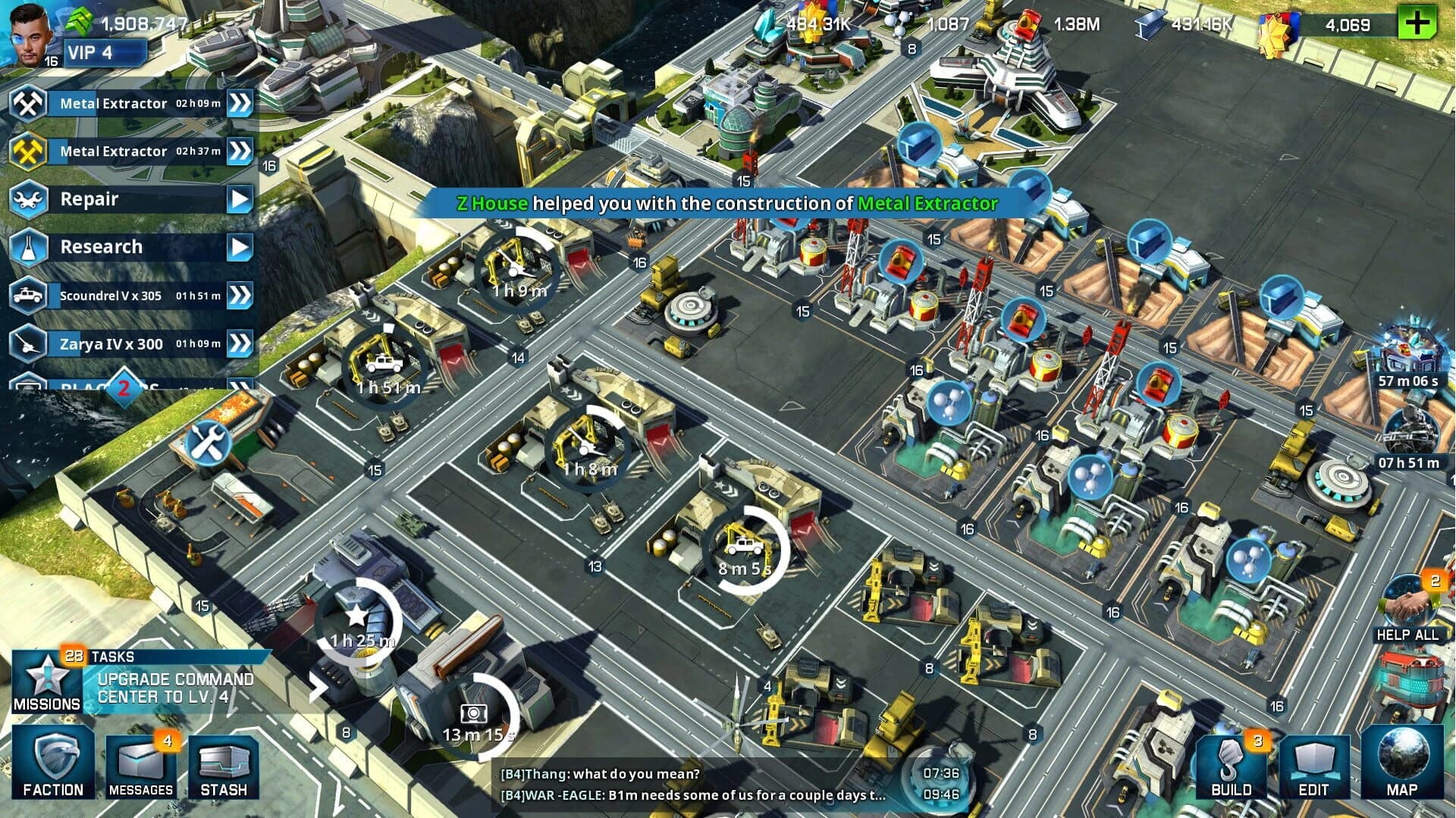Open the Build menu with 3 available slots
The height and width of the screenshot is (818, 1456).
click(1230, 768)
